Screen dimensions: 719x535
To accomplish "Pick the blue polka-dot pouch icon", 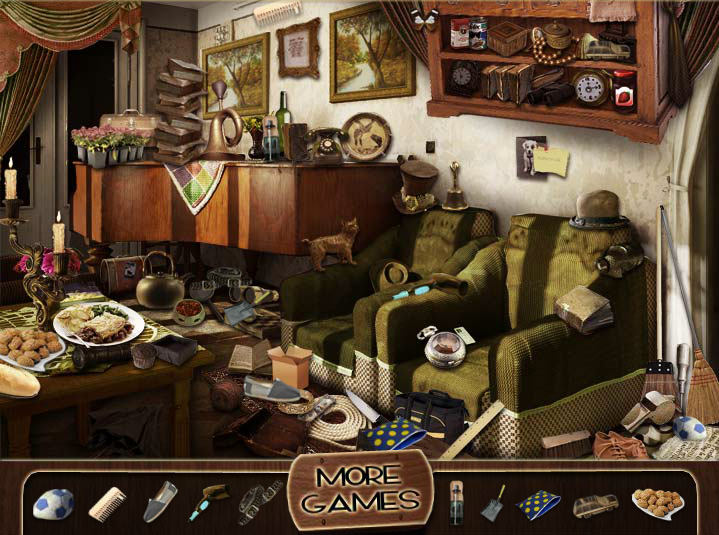I will point(539,504).
